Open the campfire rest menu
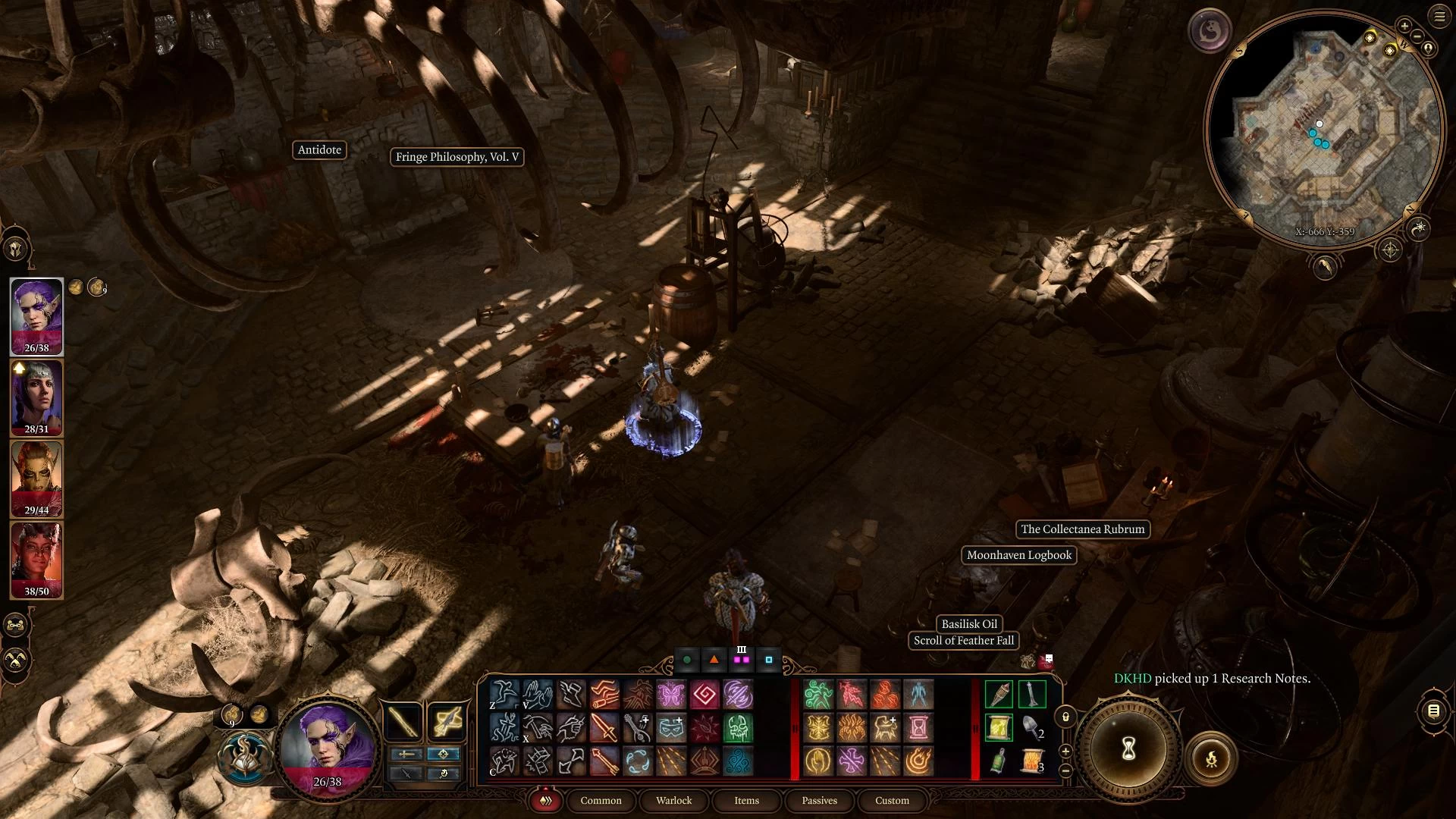Screen dimensions: 1456x819 tap(1211, 758)
